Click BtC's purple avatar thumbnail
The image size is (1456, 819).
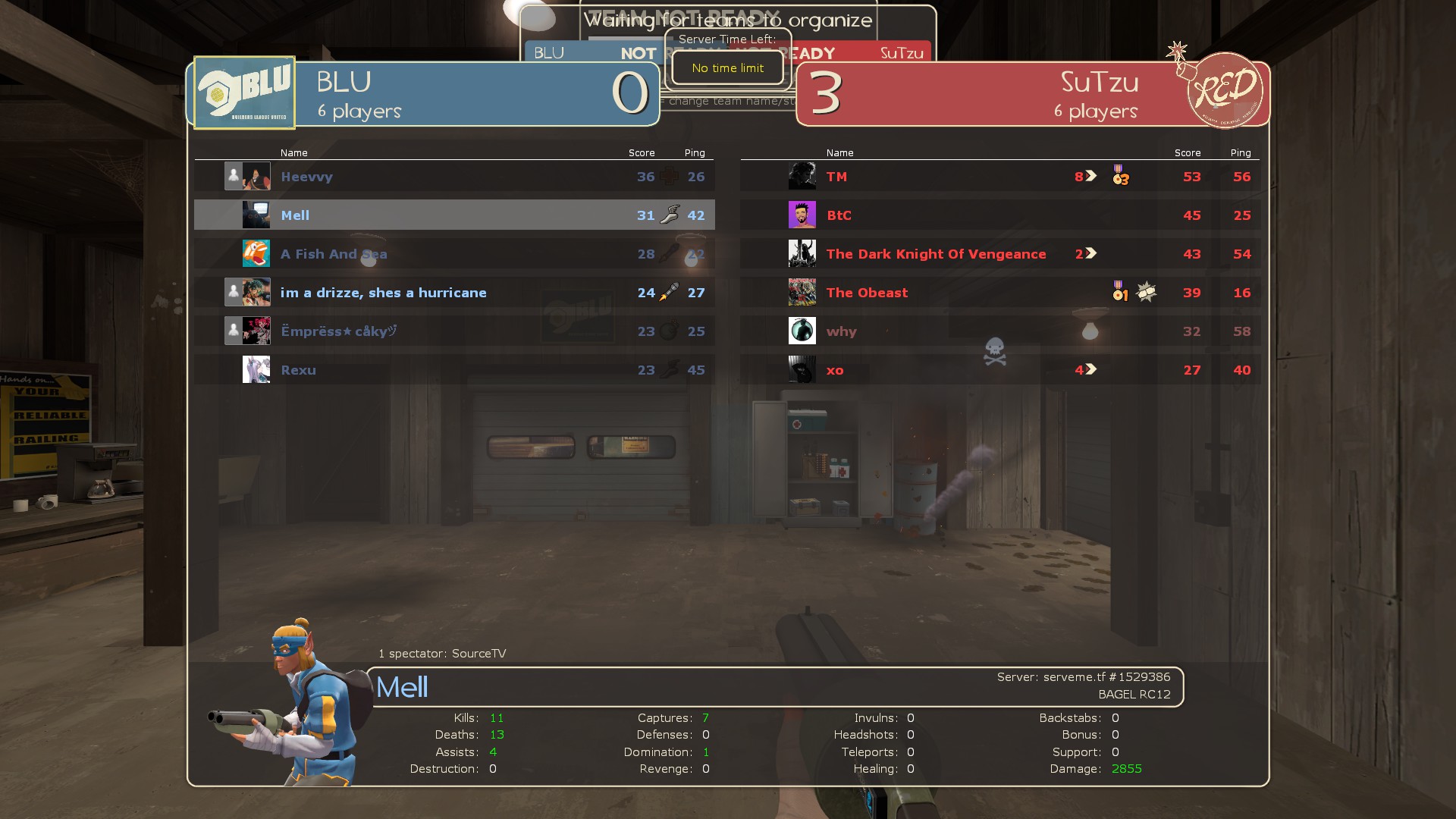(802, 215)
